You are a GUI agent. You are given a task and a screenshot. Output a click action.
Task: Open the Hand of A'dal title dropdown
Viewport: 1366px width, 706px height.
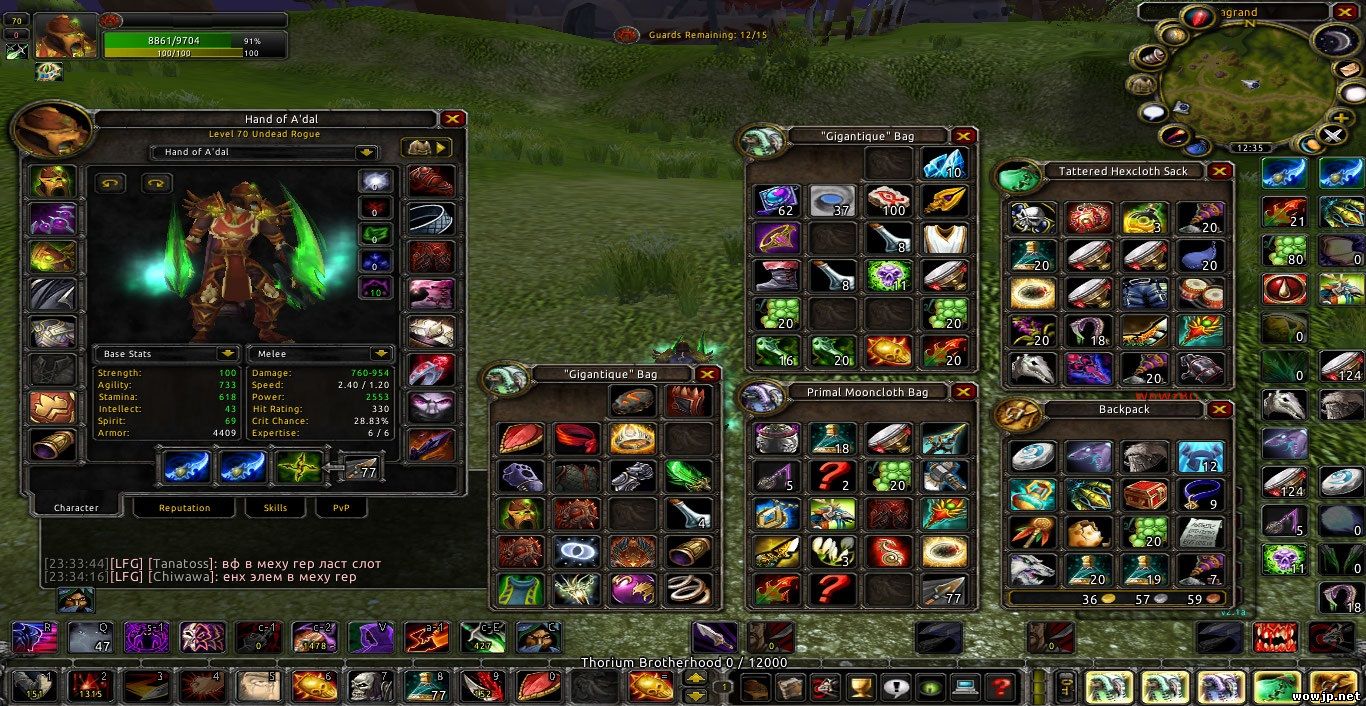tap(367, 152)
